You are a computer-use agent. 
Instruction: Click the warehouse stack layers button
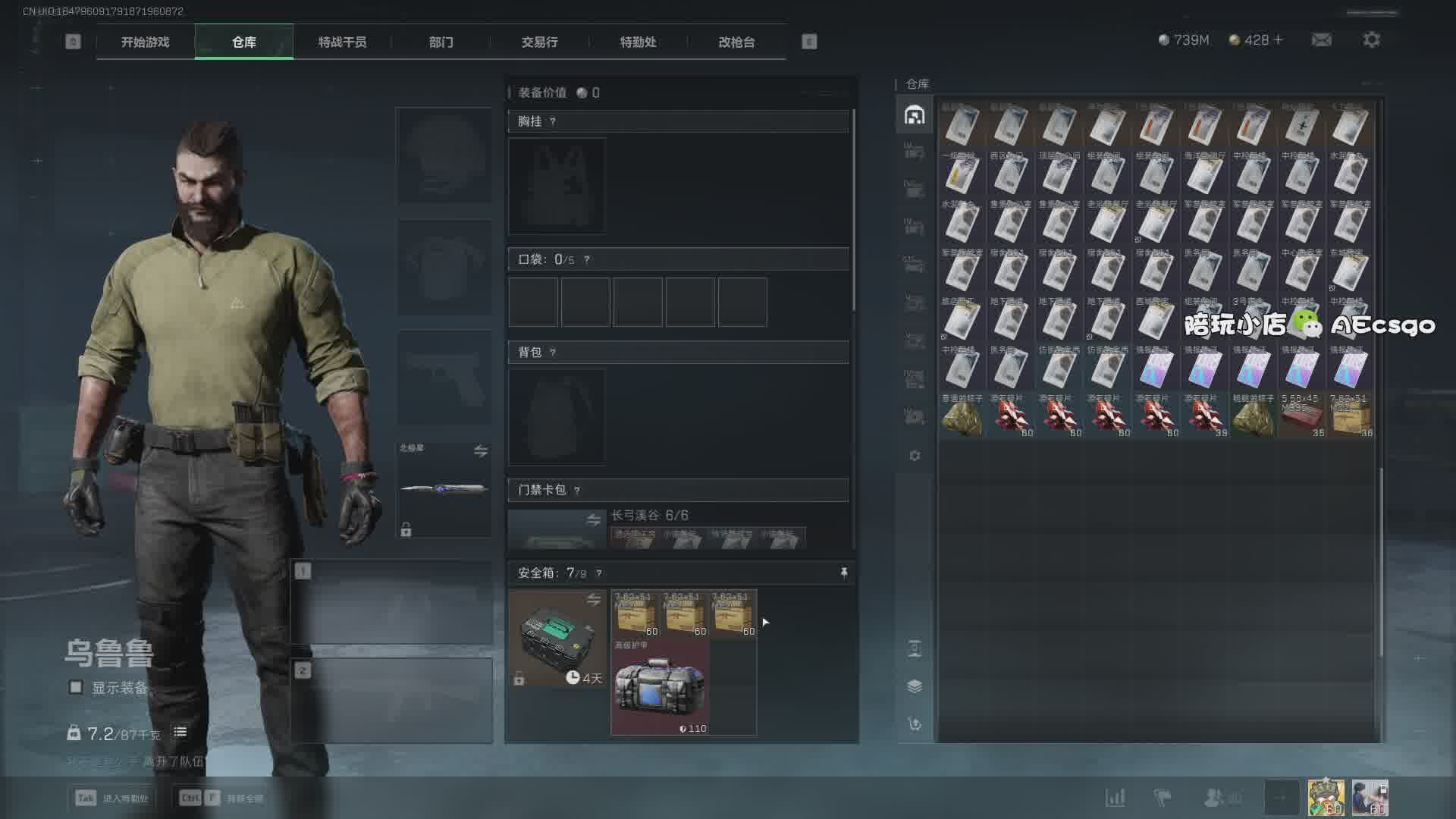pyautogui.click(x=914, y=686)
